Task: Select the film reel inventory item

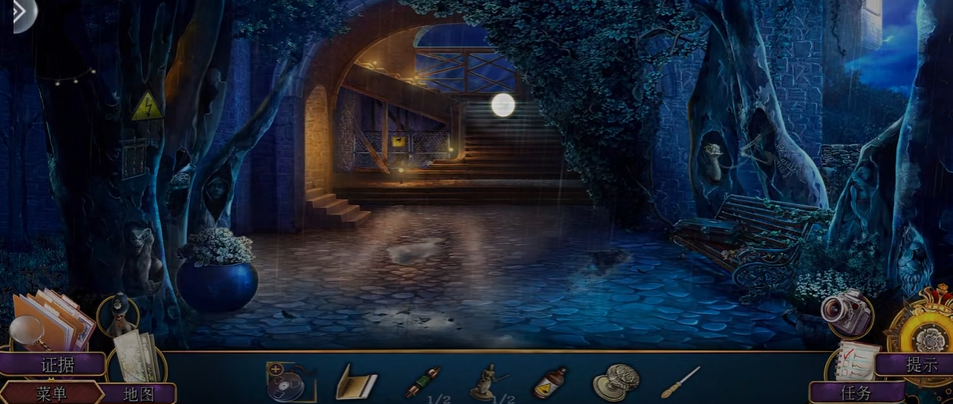Action: (x=290, y=381)
